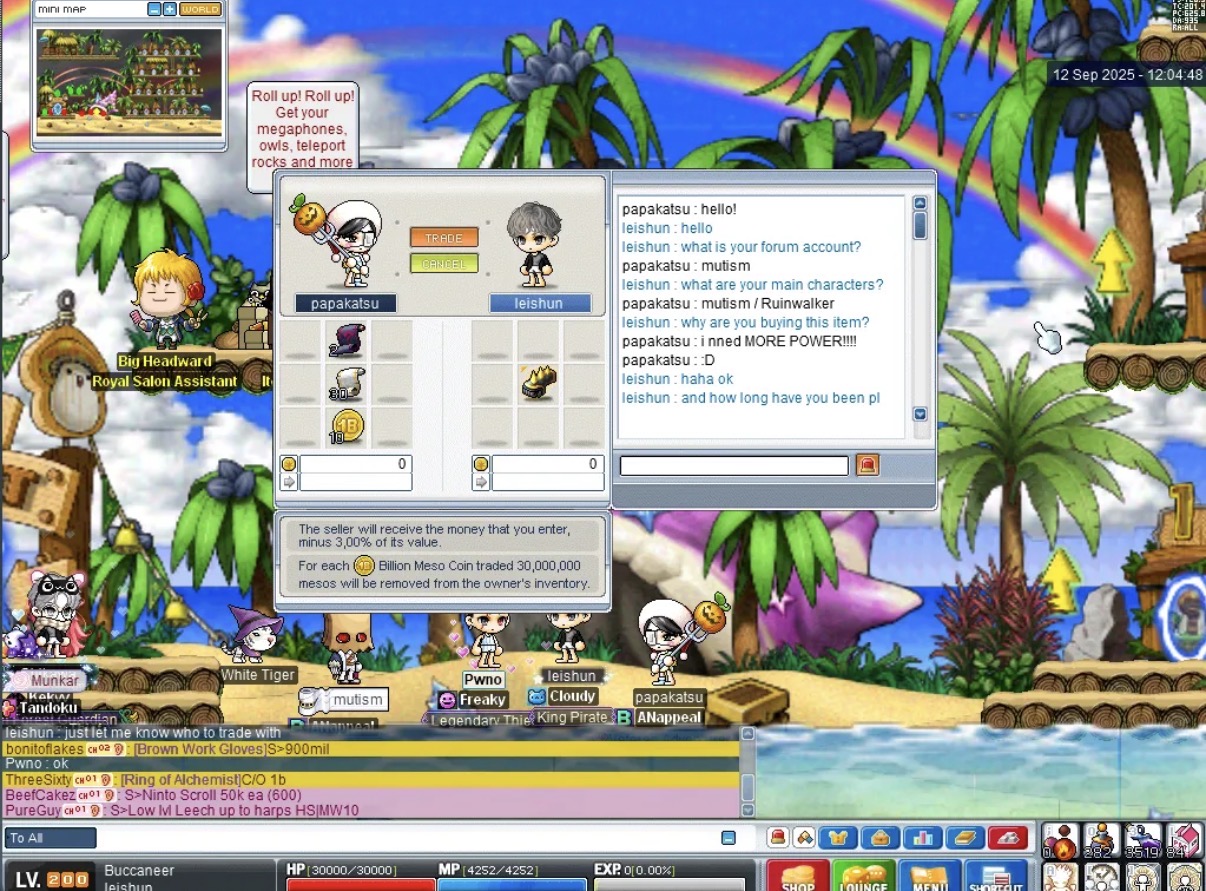1206x891 pixels.
Task: Confirm with the orange TRADE button
Action: click(x=444, y=238)
